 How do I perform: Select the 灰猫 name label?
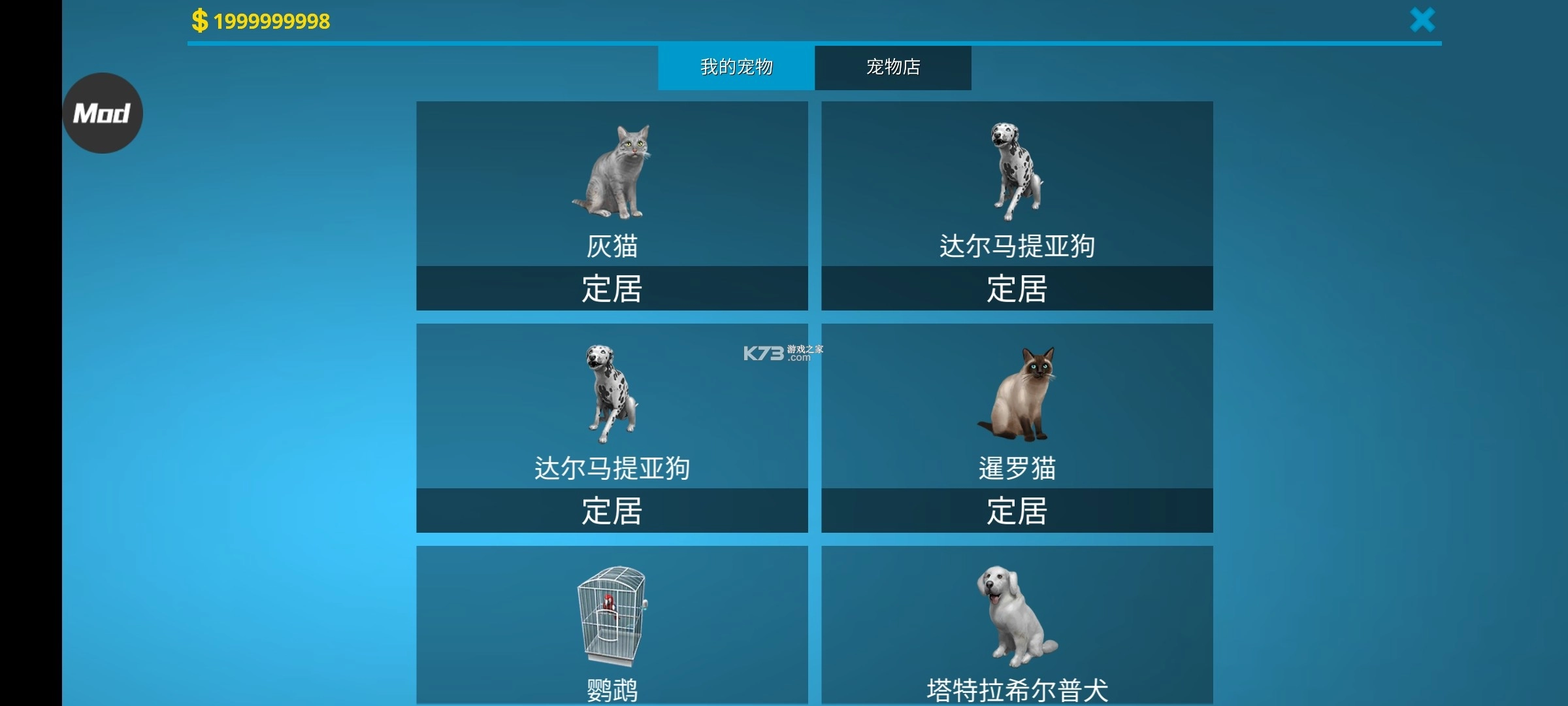613,246
